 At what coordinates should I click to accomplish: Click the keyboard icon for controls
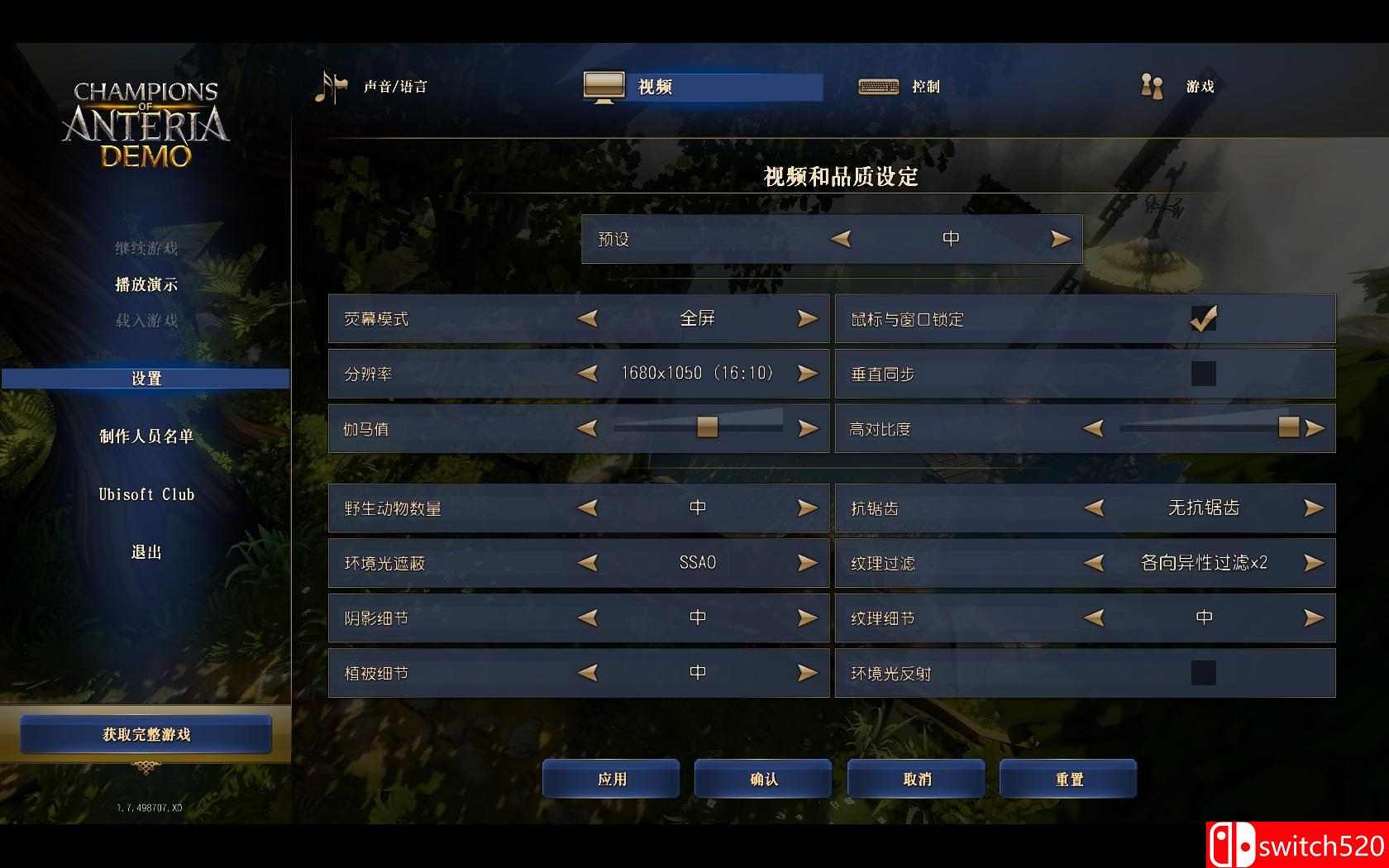[x=878, y=86]
